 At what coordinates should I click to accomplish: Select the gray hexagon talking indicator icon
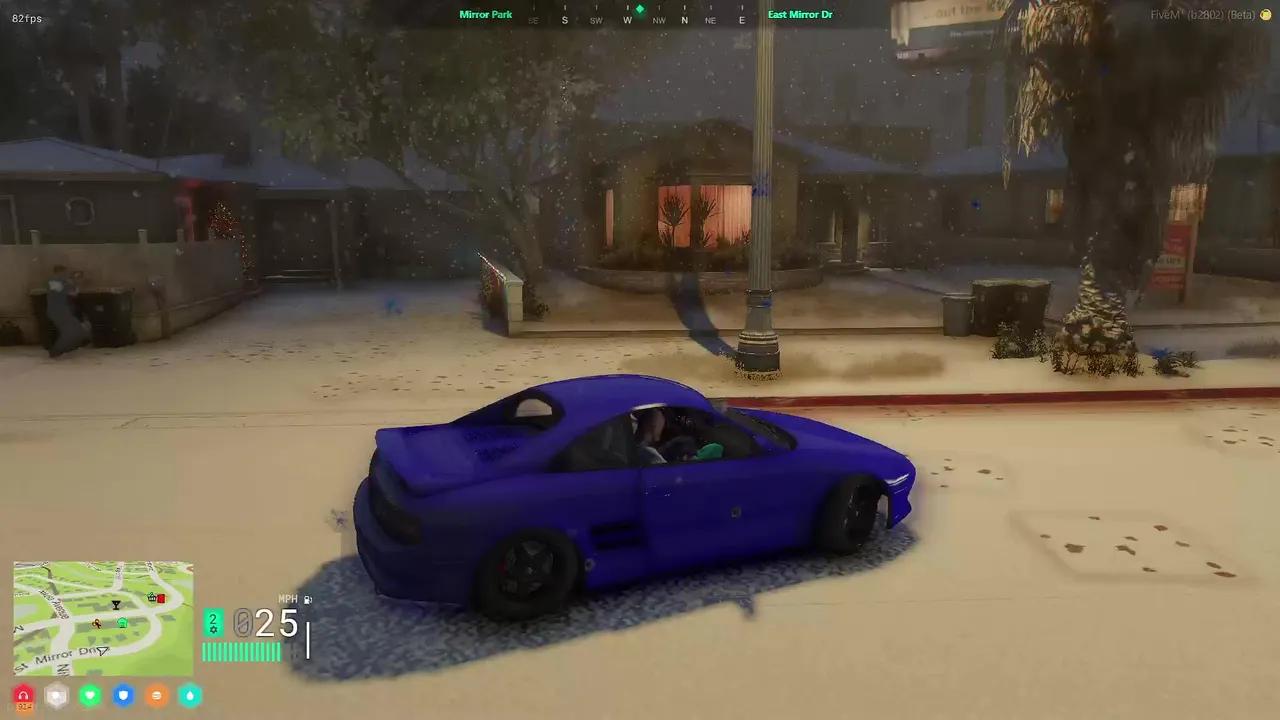[x=56, y=695]
